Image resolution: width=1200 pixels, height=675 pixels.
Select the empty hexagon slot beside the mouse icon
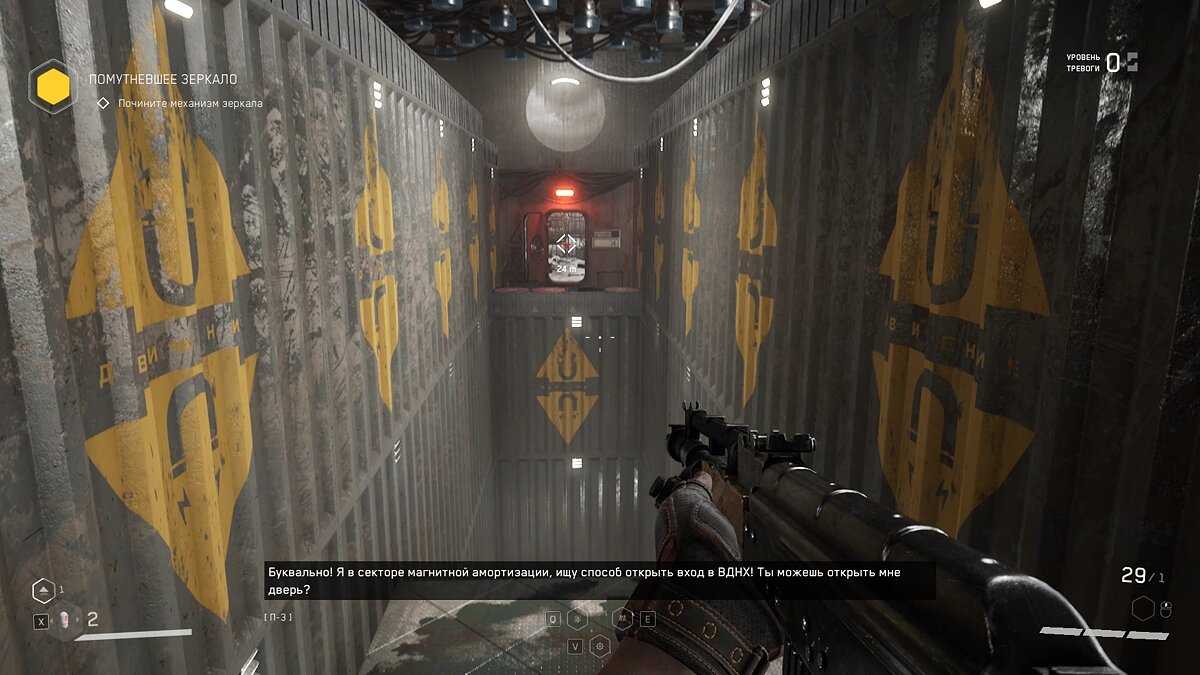point(1142,607)
